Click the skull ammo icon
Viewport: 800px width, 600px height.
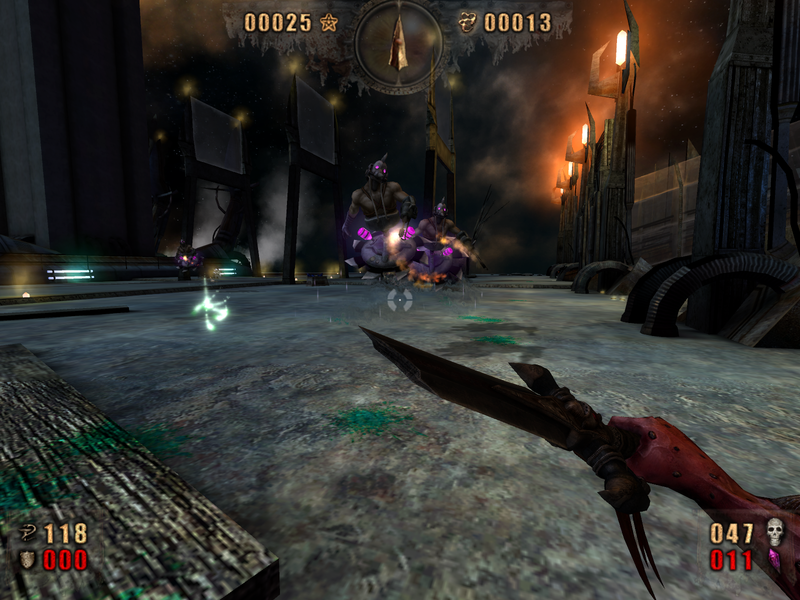pyautogui.click(x=774, y=532)
